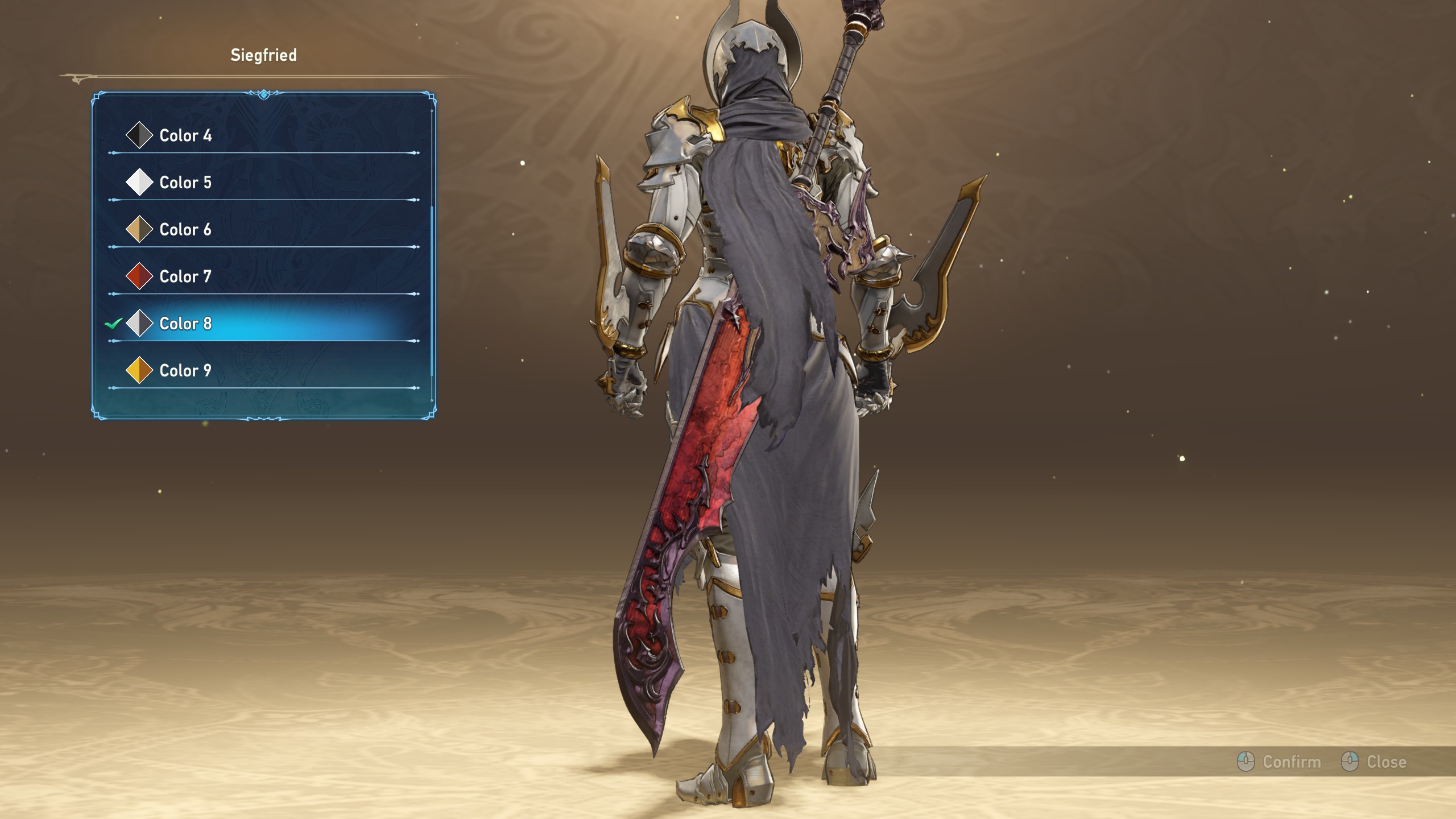1456x819 pixels.
Task: Apply the red Color 7 option
Action: click(185, 277)
